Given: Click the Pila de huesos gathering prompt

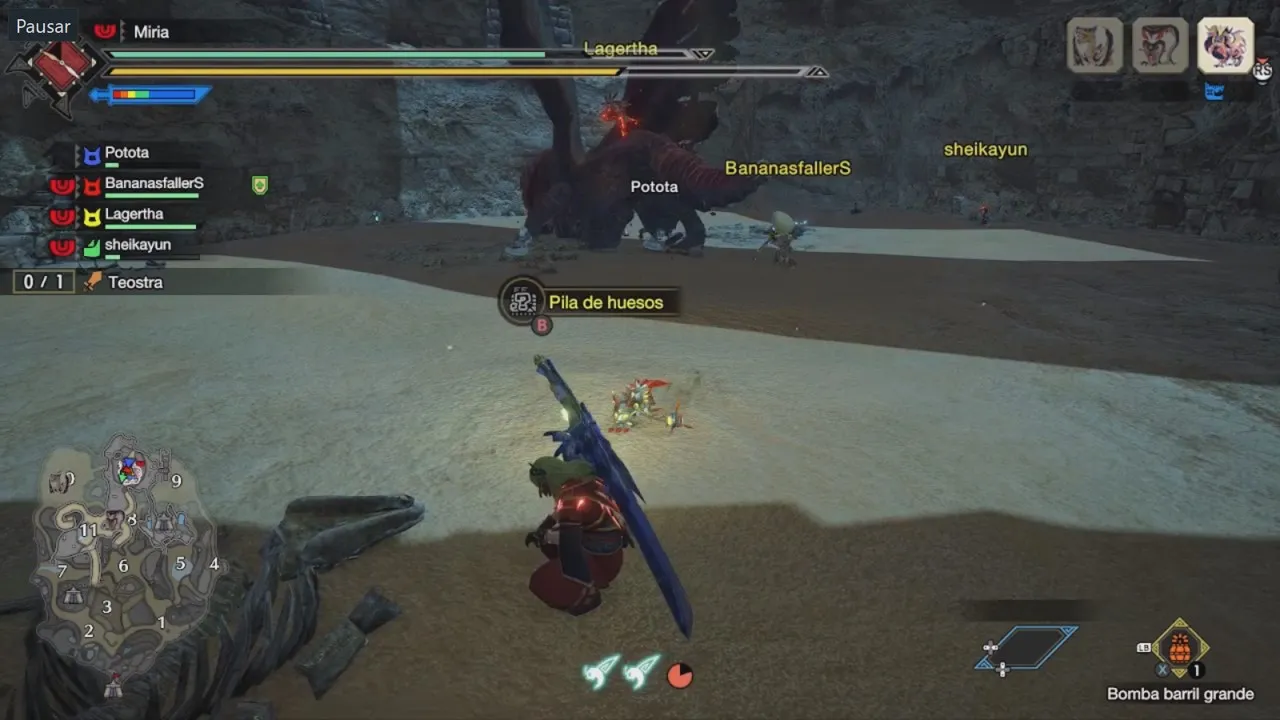Looking at the screenshot, I should click(x=605, y=302).
